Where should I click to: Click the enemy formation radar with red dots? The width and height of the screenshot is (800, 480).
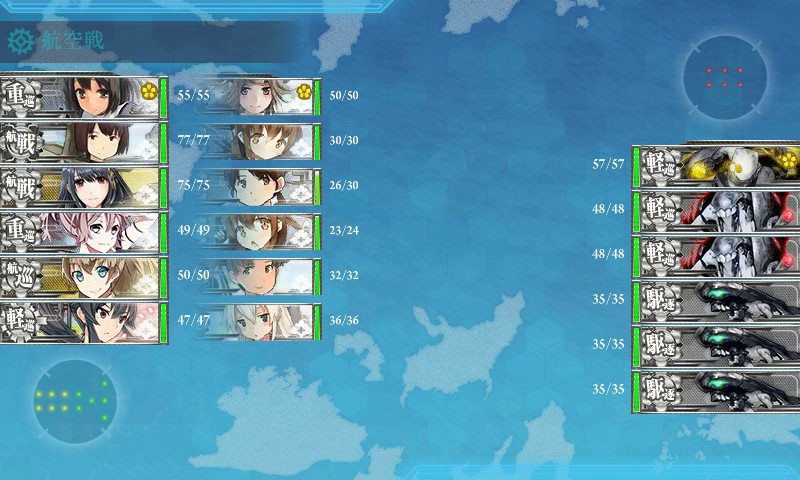(725, 77)
